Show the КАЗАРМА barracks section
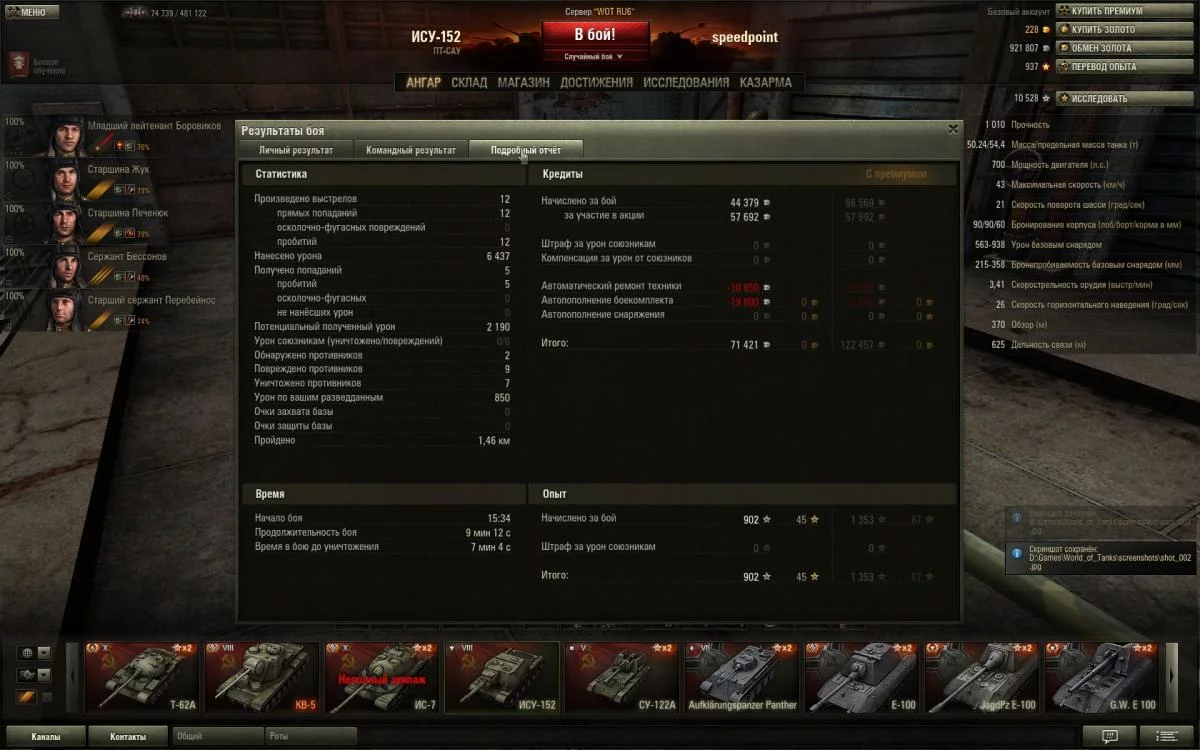 [765, 83]
